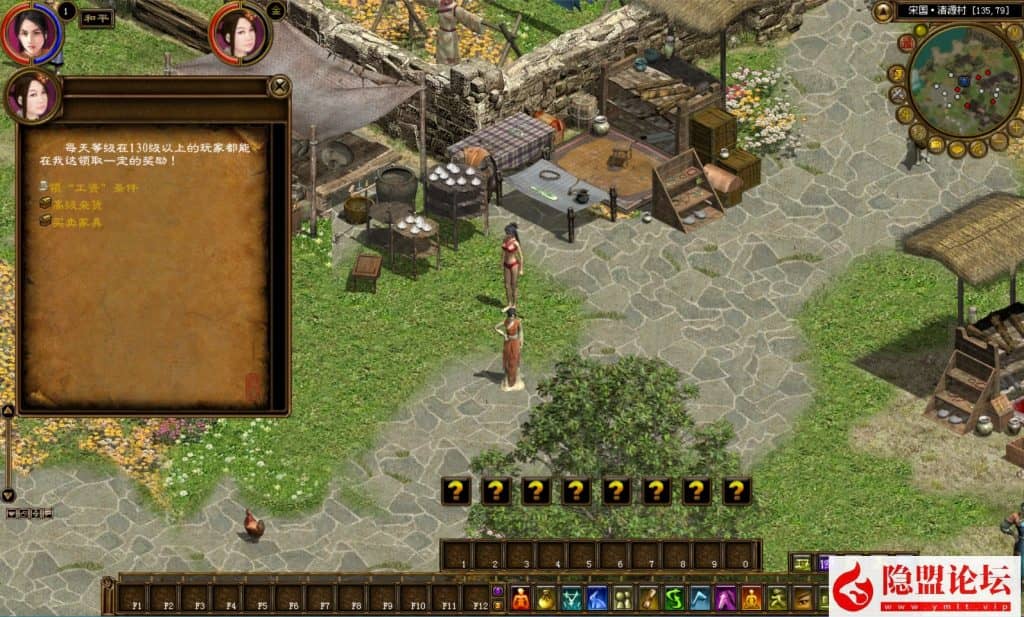Viewport: 1024px width, 617px height.
Task: Open the yellow bag inventory icon
Action: (x=546, y=598)
